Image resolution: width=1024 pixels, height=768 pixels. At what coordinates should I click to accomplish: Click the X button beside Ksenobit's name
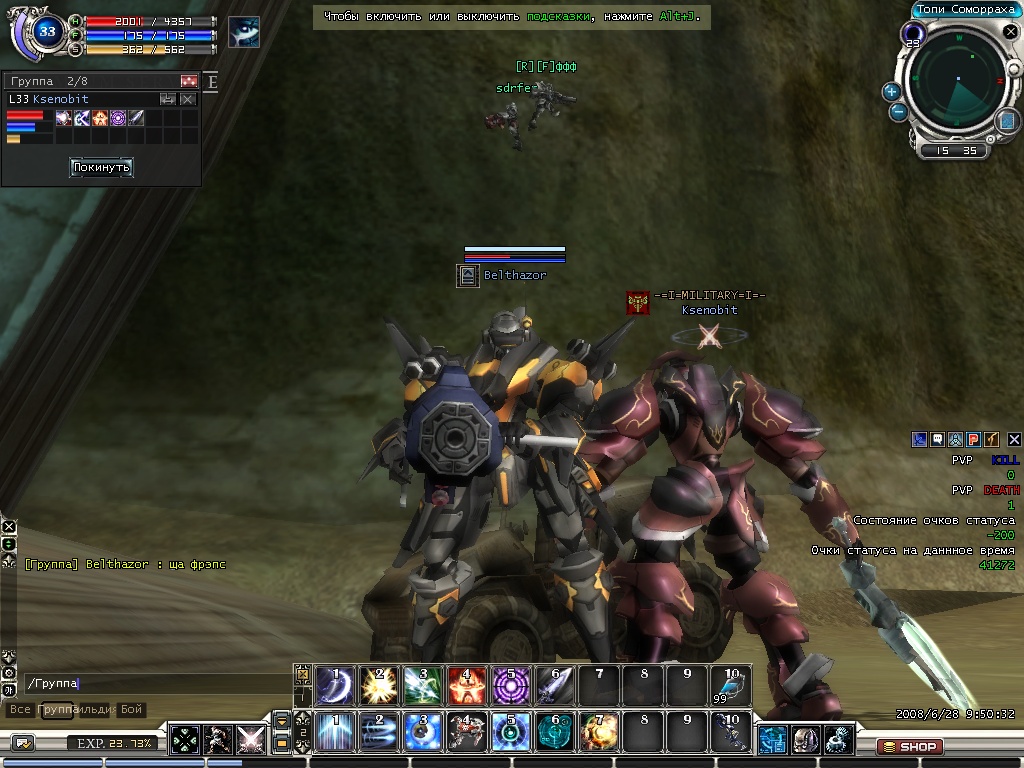click(x=187, y=99)
